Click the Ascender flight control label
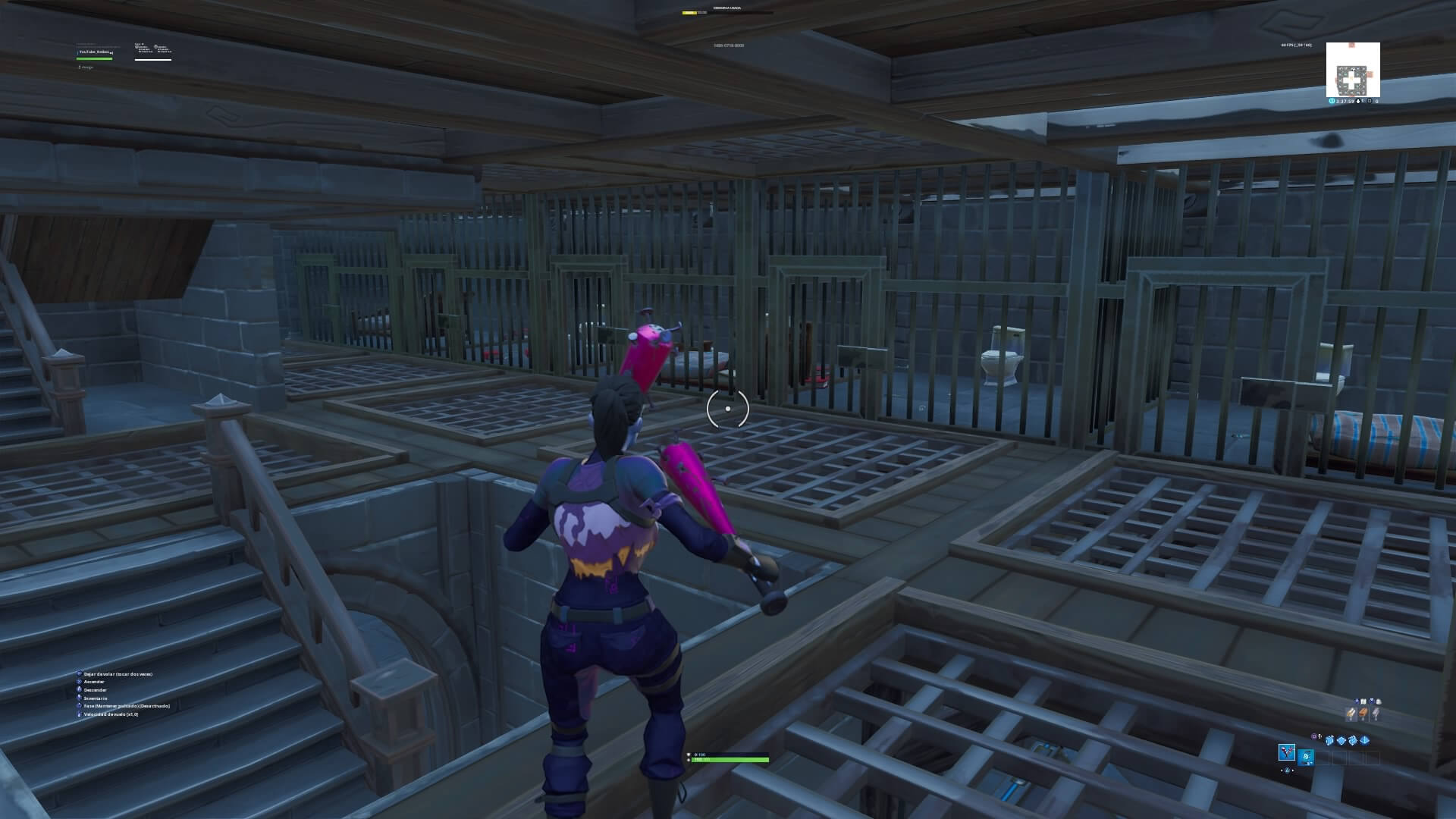The image size is (1456, 819). [x=94, y=682]
